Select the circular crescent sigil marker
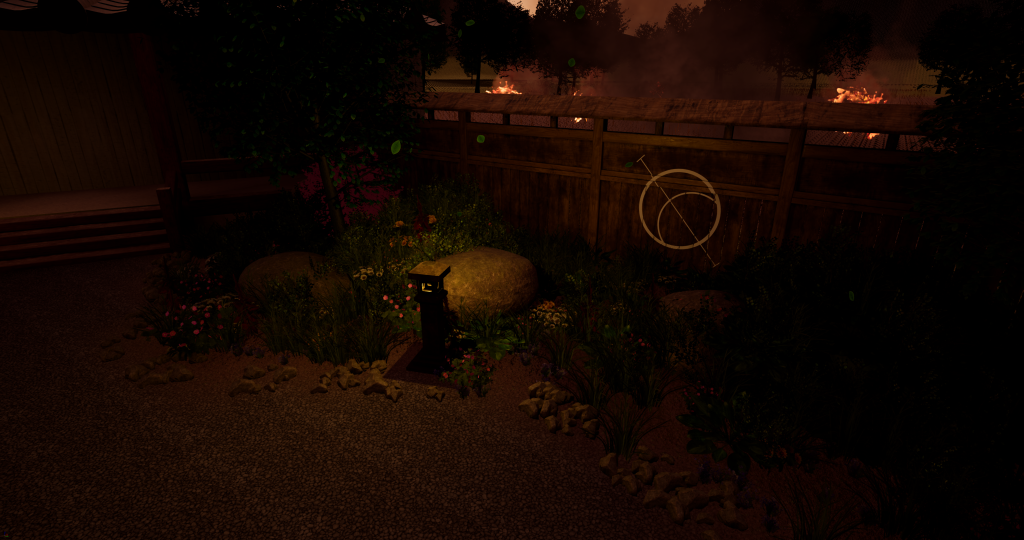 click(680, 209)
